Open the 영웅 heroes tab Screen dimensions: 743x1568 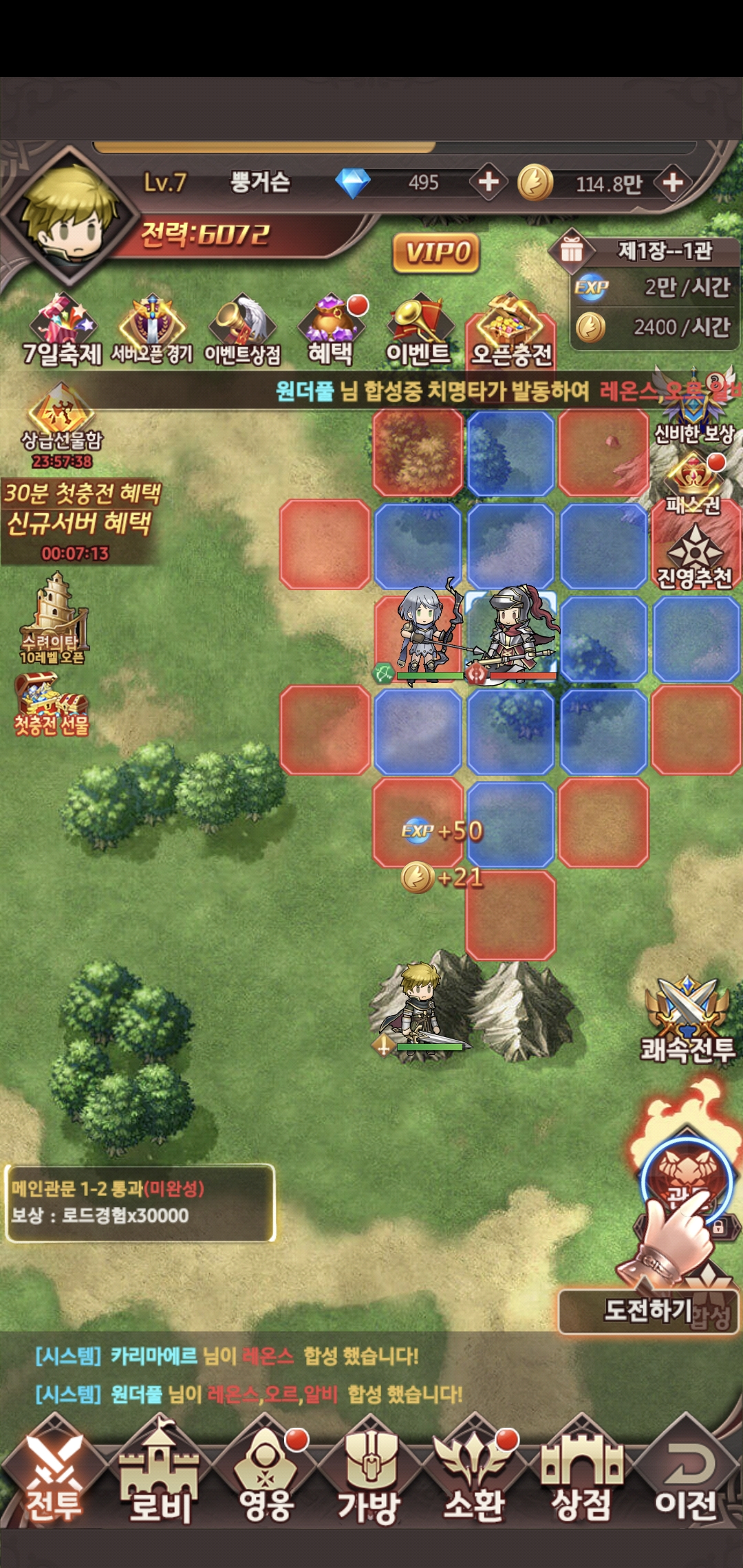point(267,1473)
